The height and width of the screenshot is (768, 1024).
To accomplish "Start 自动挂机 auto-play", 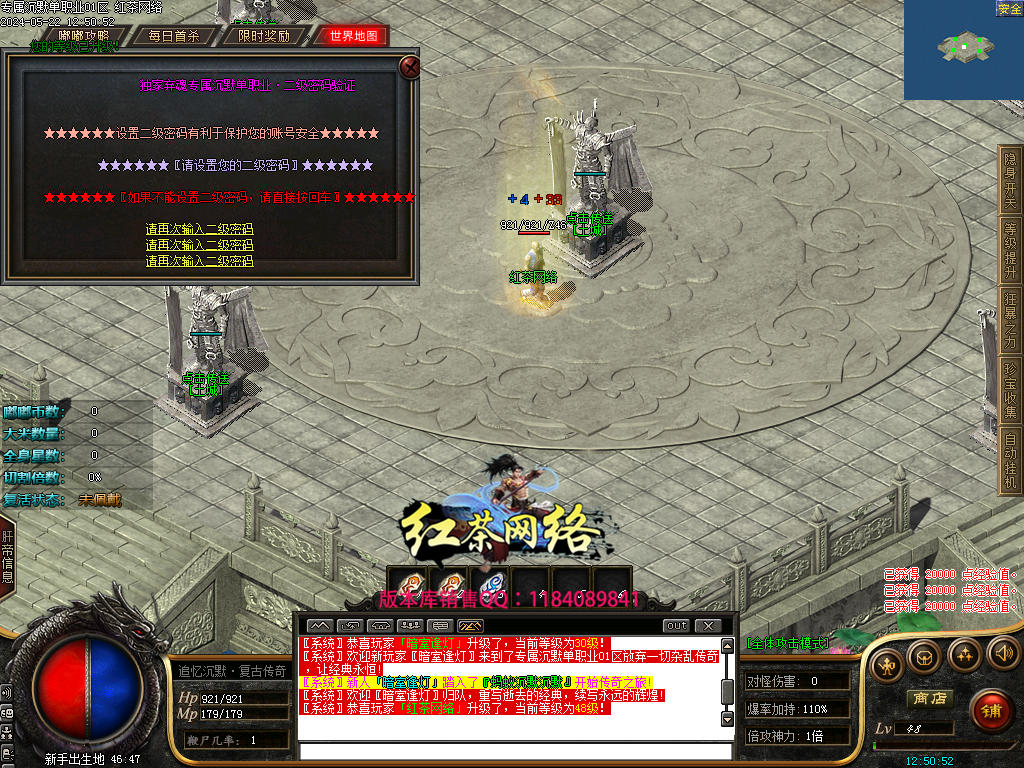I will pos(1010,460).
